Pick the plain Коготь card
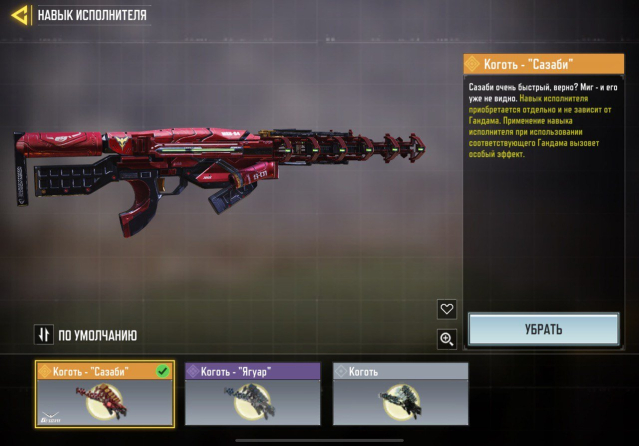 (x=400, y=393)
